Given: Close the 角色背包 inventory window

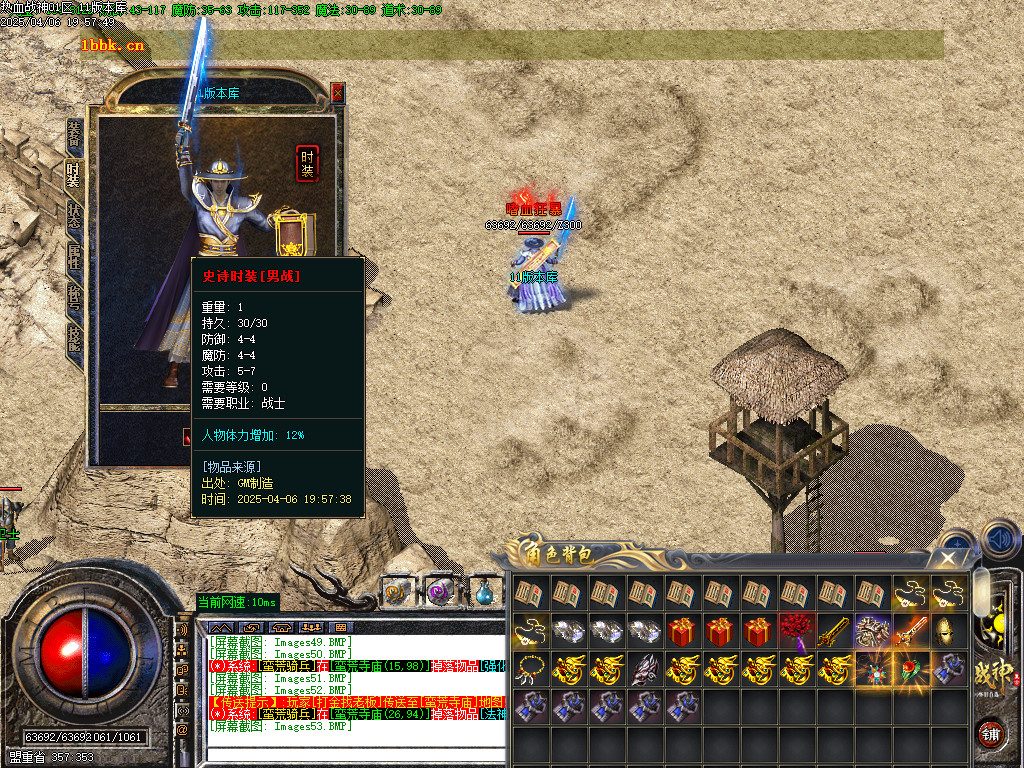Looking at the screenshot, I should point(950,558).
